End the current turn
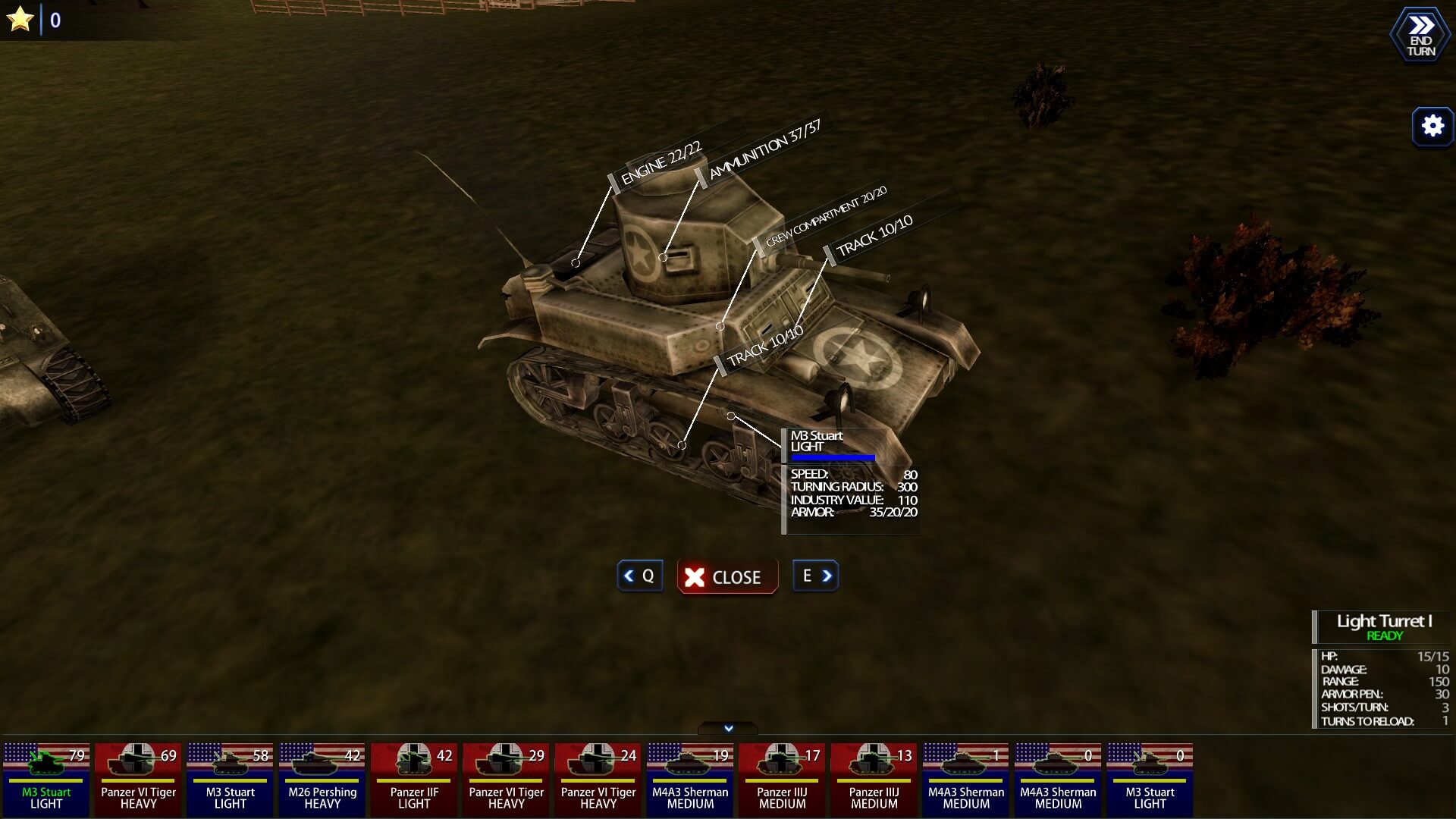1456x819 pixels. click(1420, 35)
